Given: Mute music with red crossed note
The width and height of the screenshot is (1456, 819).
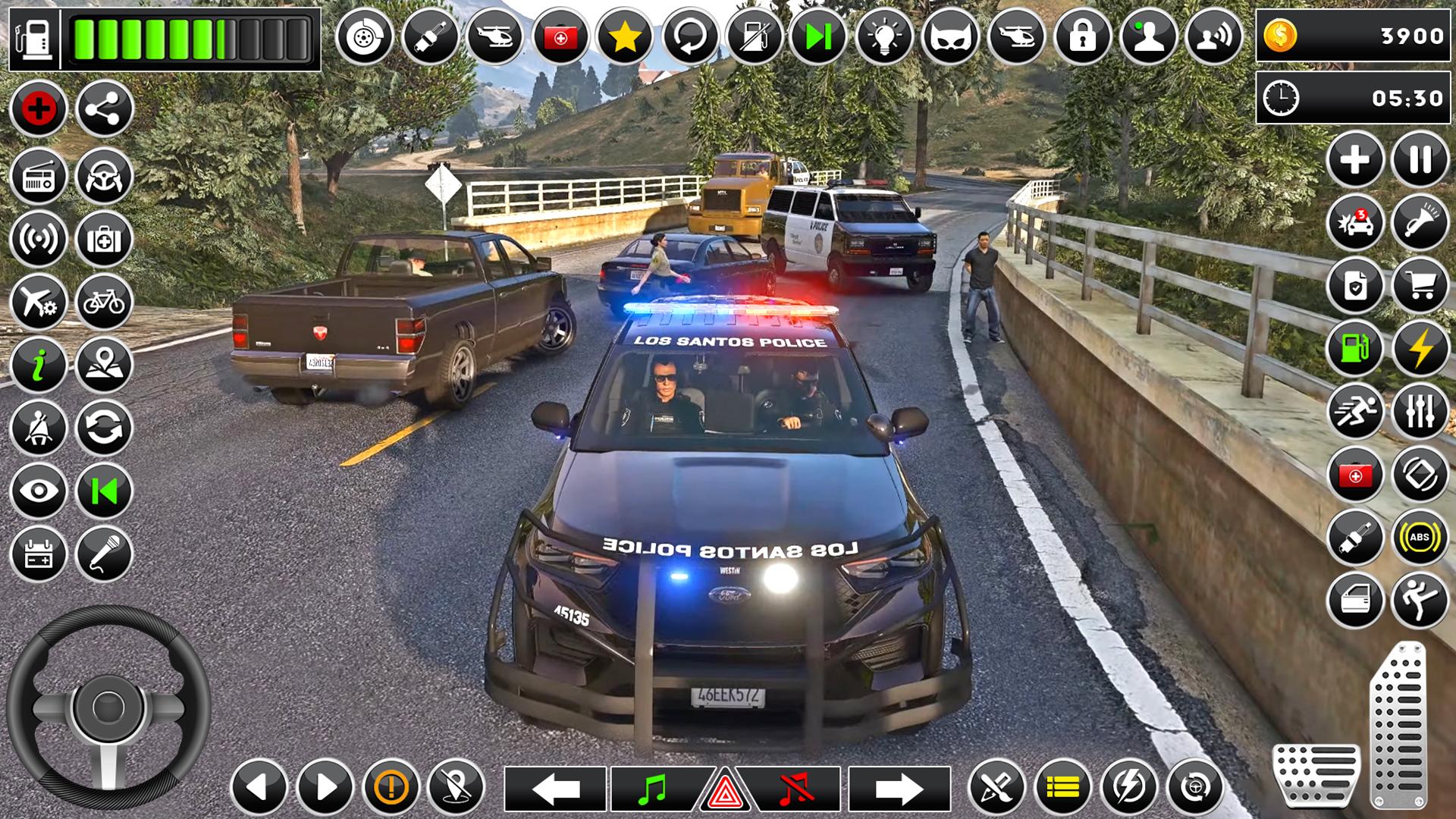Looking at the screenshot, I should (x=795, y=789).
